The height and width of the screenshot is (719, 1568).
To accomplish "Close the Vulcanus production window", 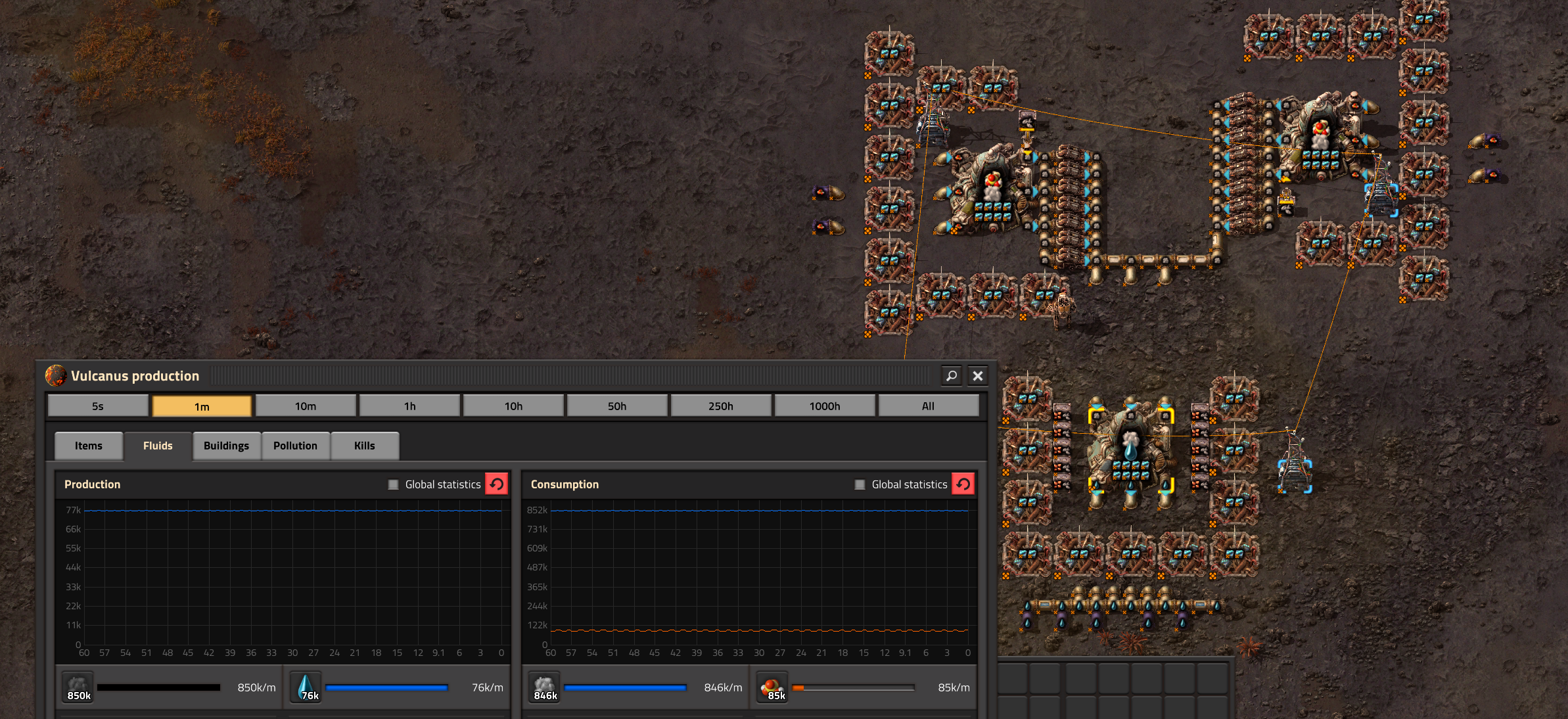I will click(977, 376).
